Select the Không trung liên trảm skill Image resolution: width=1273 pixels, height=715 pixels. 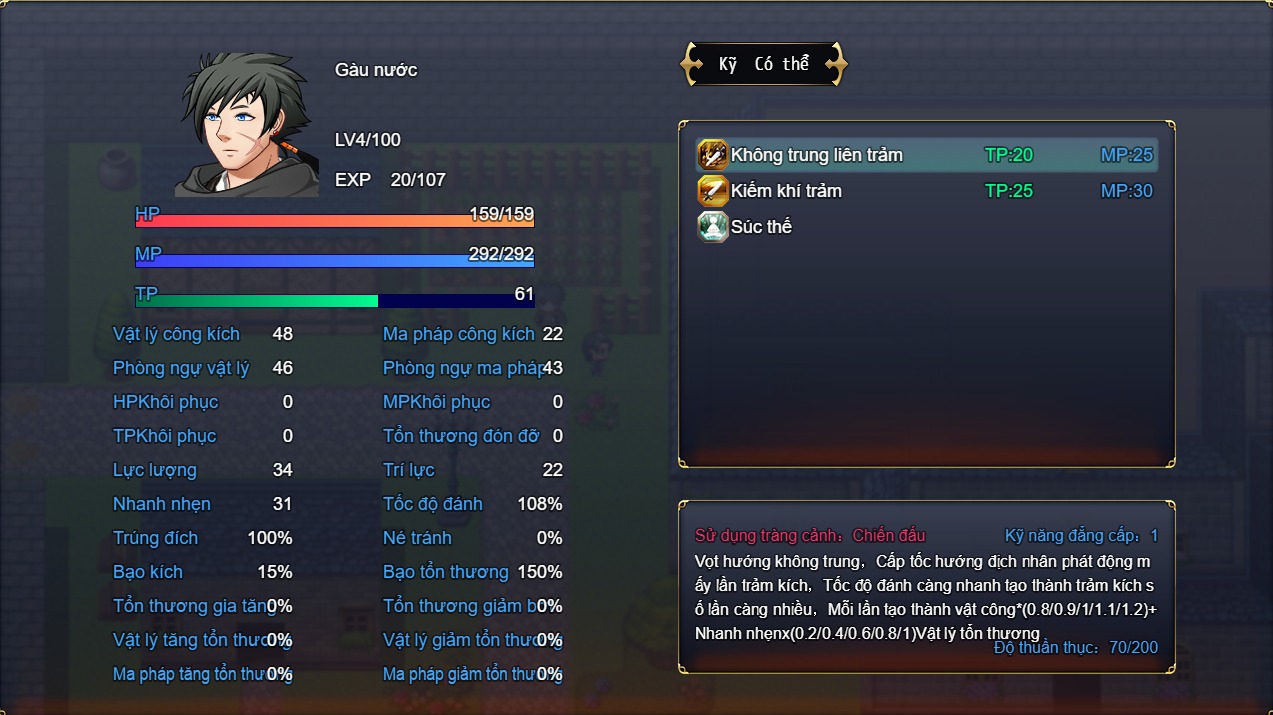tap(816, 155)
